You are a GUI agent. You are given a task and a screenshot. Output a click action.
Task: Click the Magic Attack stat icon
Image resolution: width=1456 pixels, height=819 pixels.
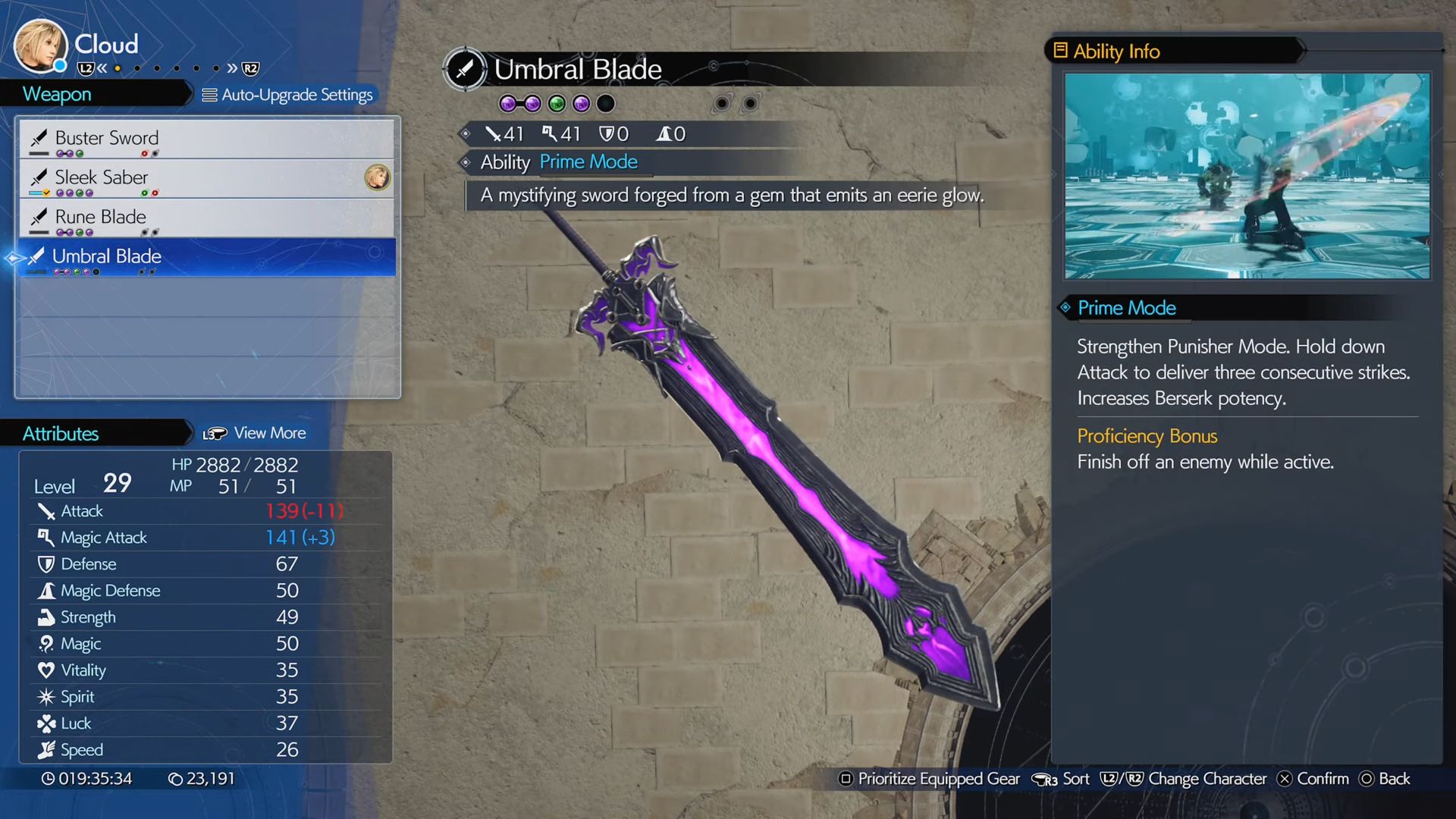click(x=45, y=538)
